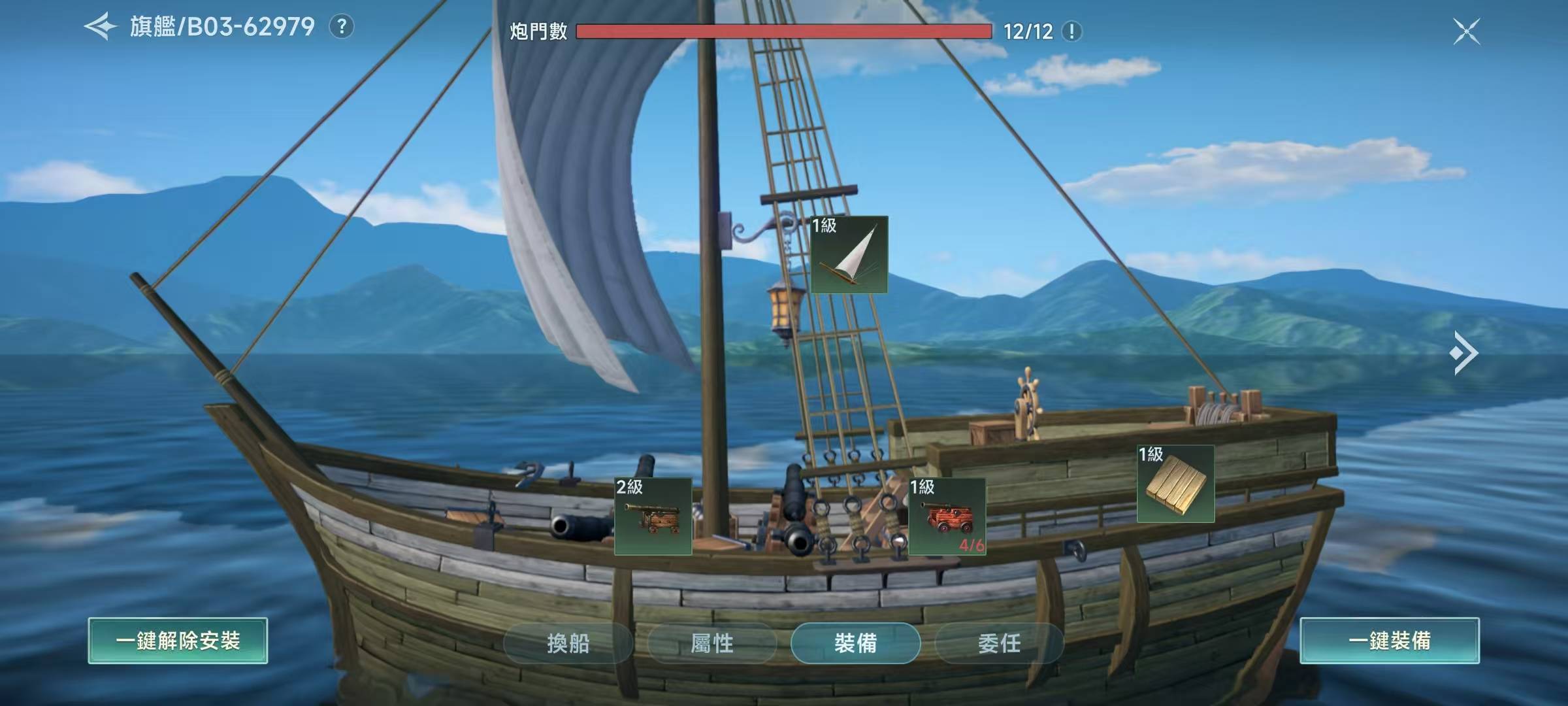Select the red cannon slot showing 4/6
Viewport: 1568px width, 706px height.
pos(947,516)
